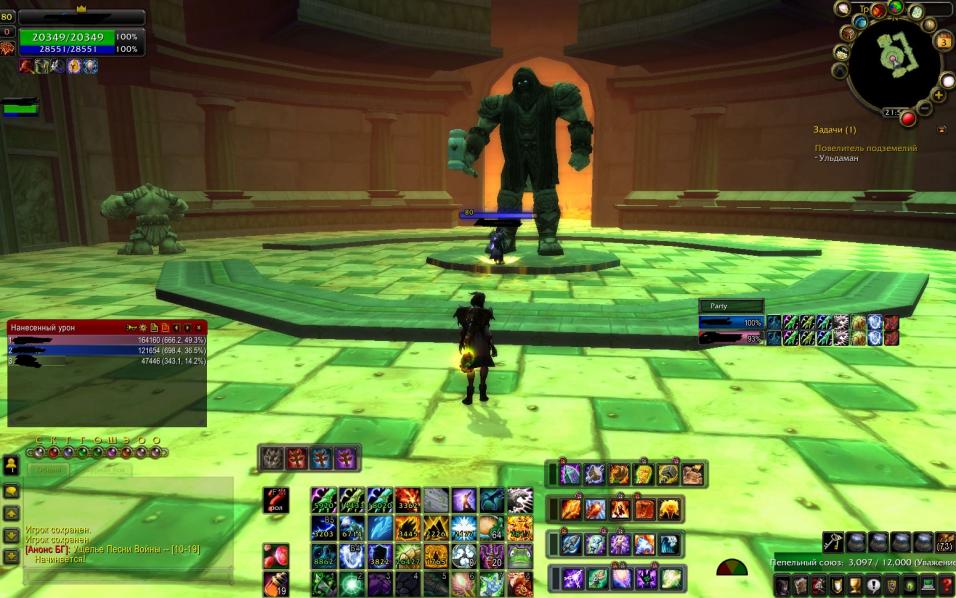956x598 pixels.
Task: Open the backpack slot marked (73)
Action: pyautogui.click(x=943, y=542)
